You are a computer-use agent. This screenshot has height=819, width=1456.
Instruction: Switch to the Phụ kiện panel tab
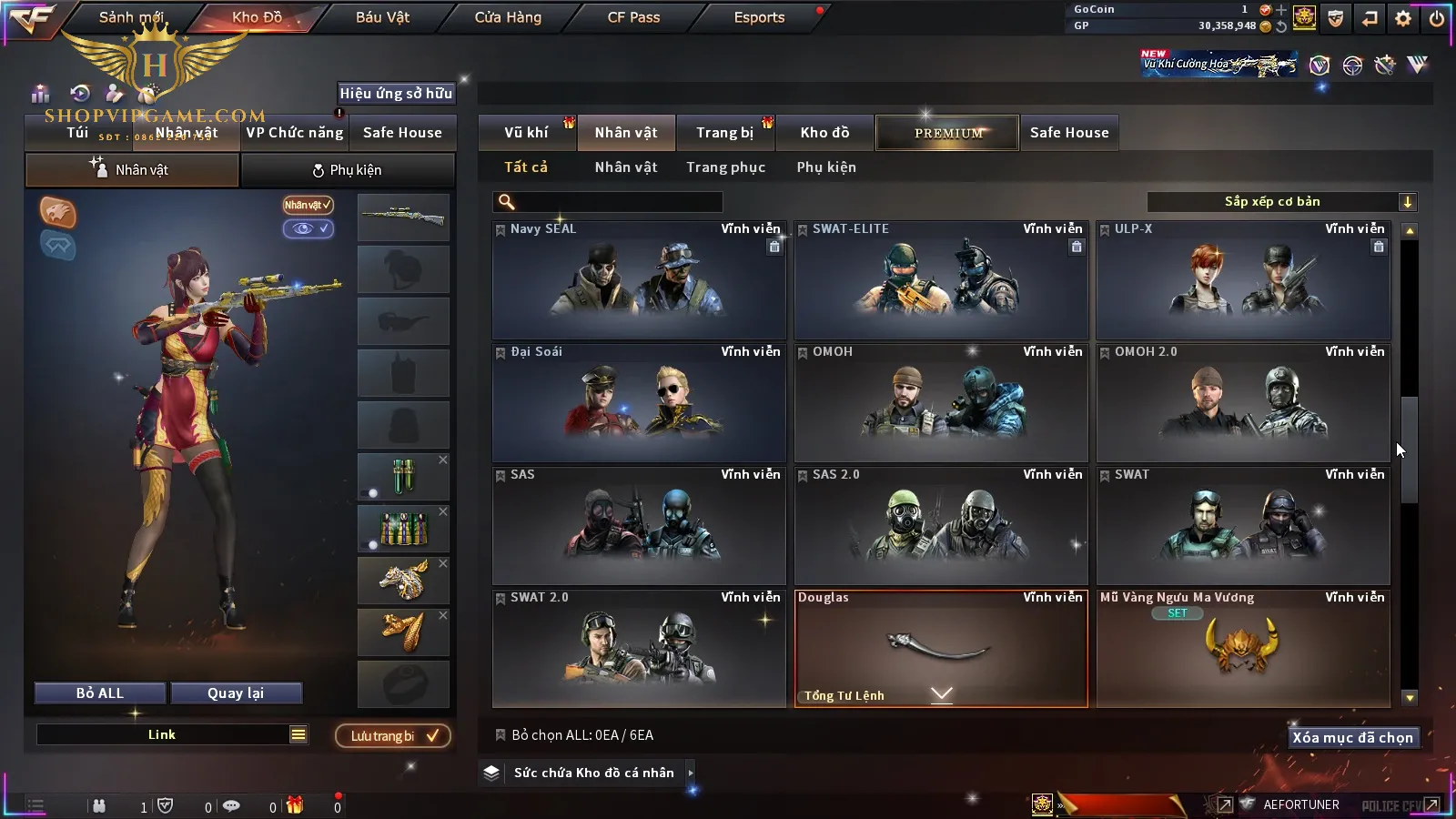coord(348,170)
